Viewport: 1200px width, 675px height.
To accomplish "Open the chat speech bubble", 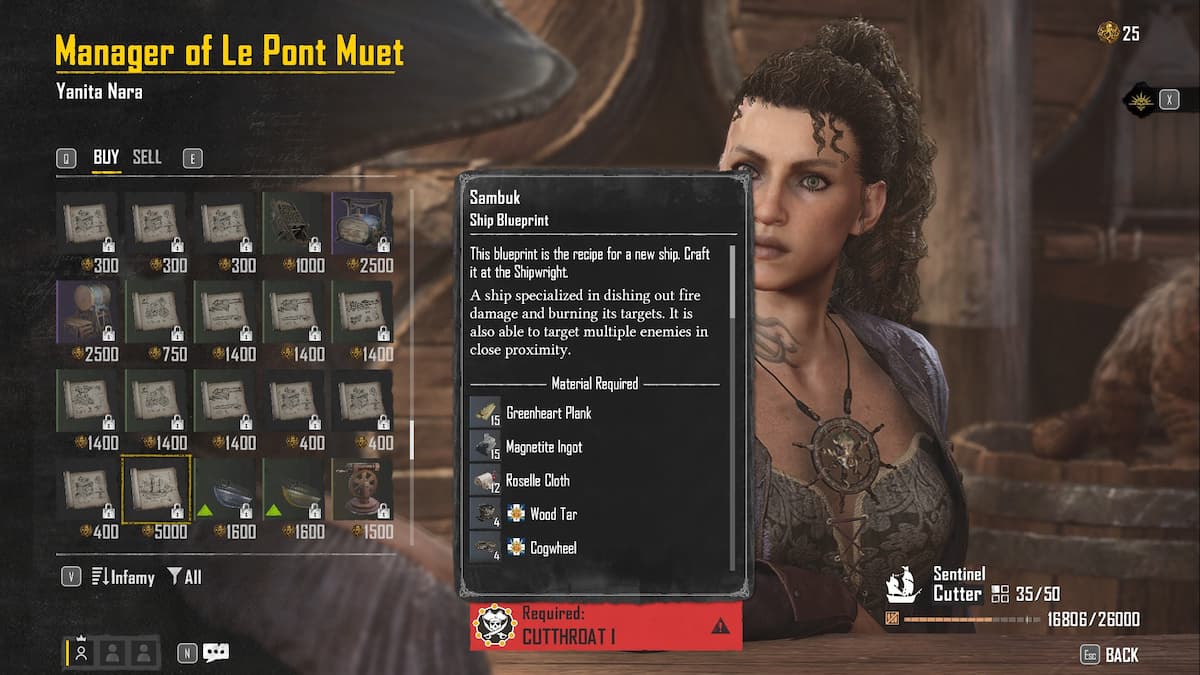I will coord(216,652).
